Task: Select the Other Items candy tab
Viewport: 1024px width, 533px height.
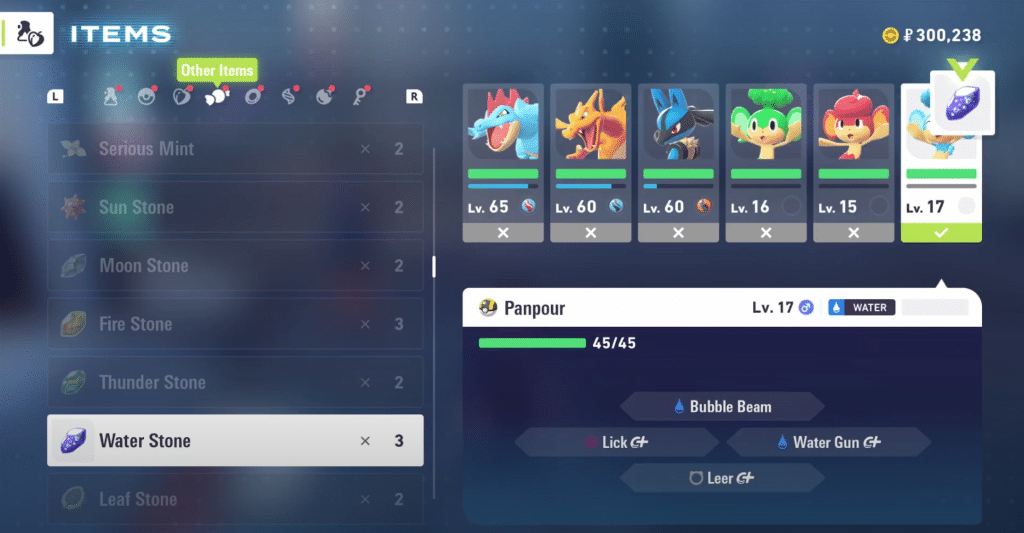Action: point(216,97)
